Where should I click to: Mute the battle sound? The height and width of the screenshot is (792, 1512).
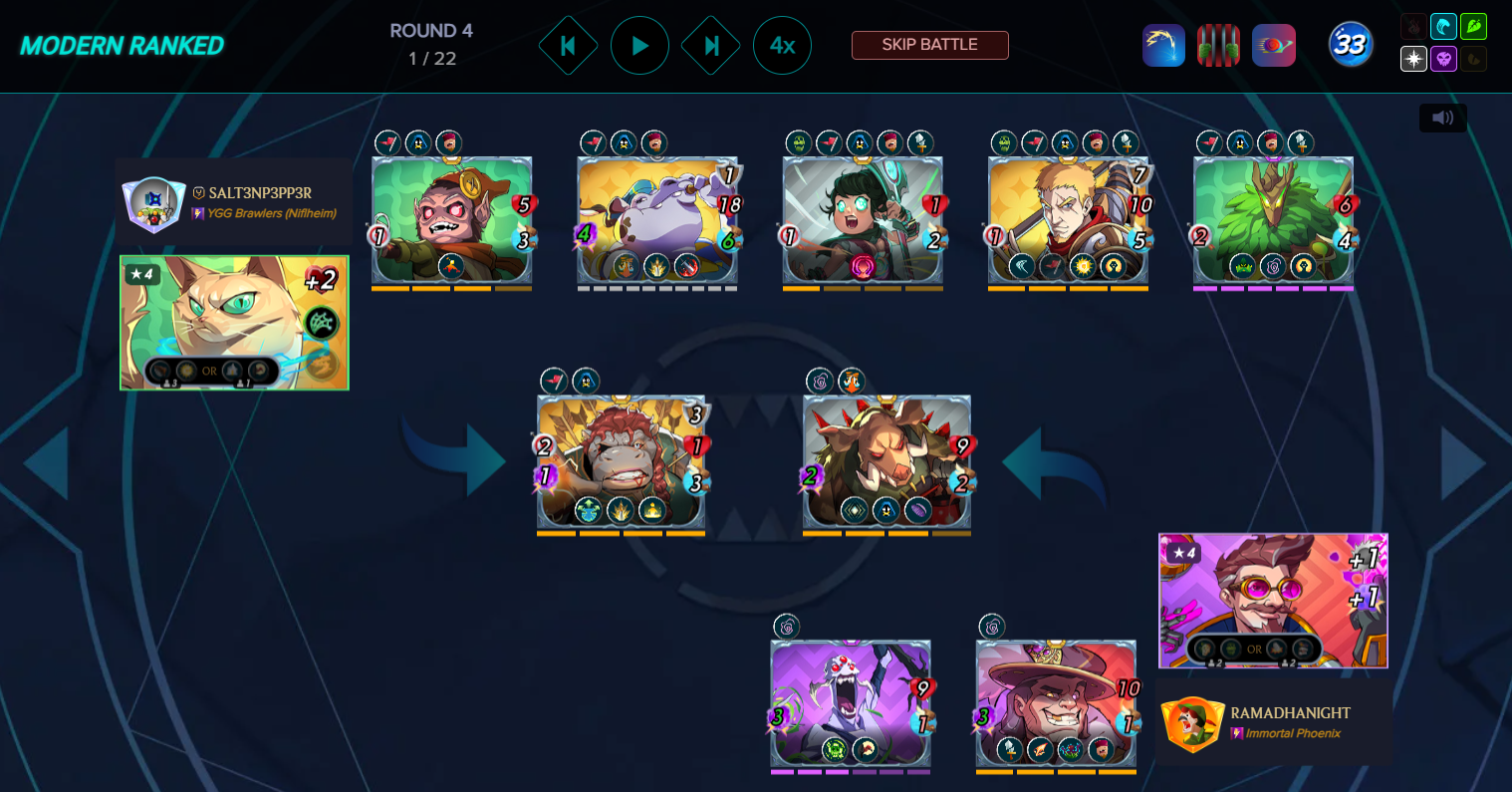pos(1442,118)
